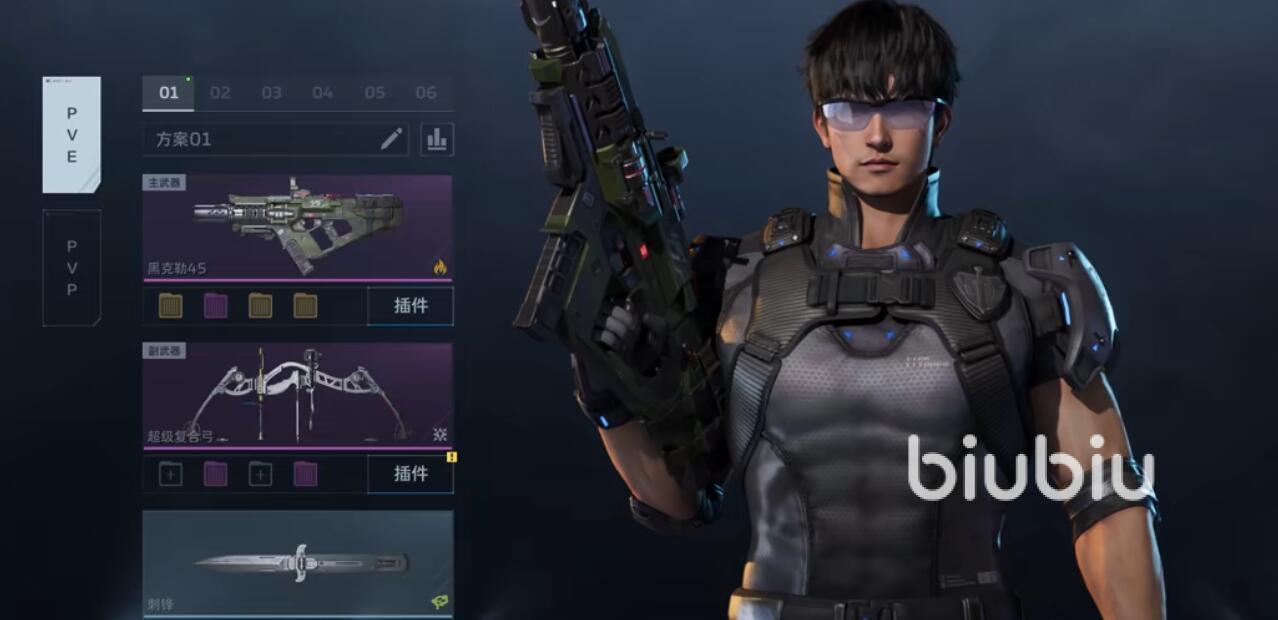Screen dimensions: 1278x620
Task: Switch to the PVP loadout mode
Action: [x=71, y=267]
